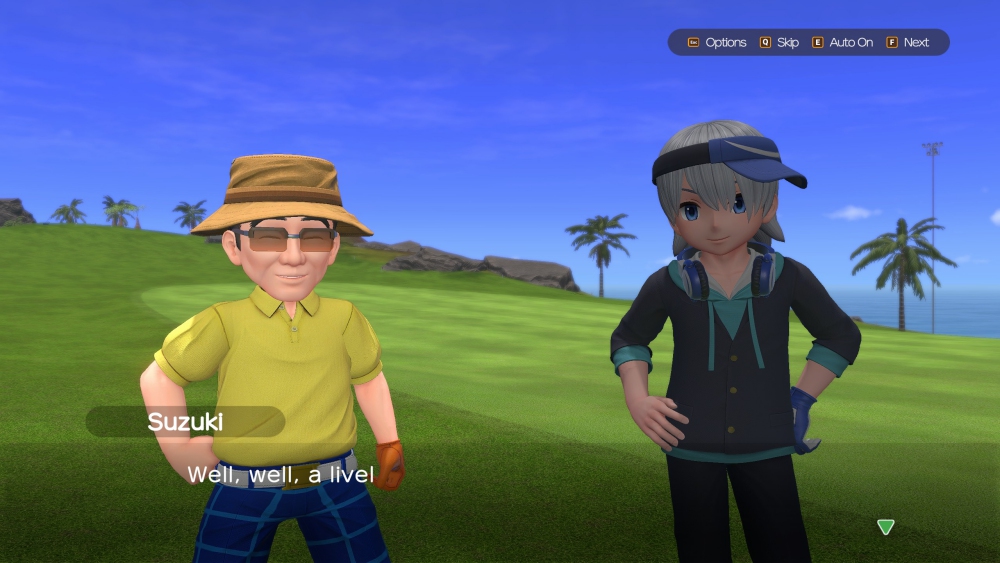Image resolution: width=1000 pixels, height=563 pixels.
Task: Click the green dialogue continue arrow
Action: (885, 527)
